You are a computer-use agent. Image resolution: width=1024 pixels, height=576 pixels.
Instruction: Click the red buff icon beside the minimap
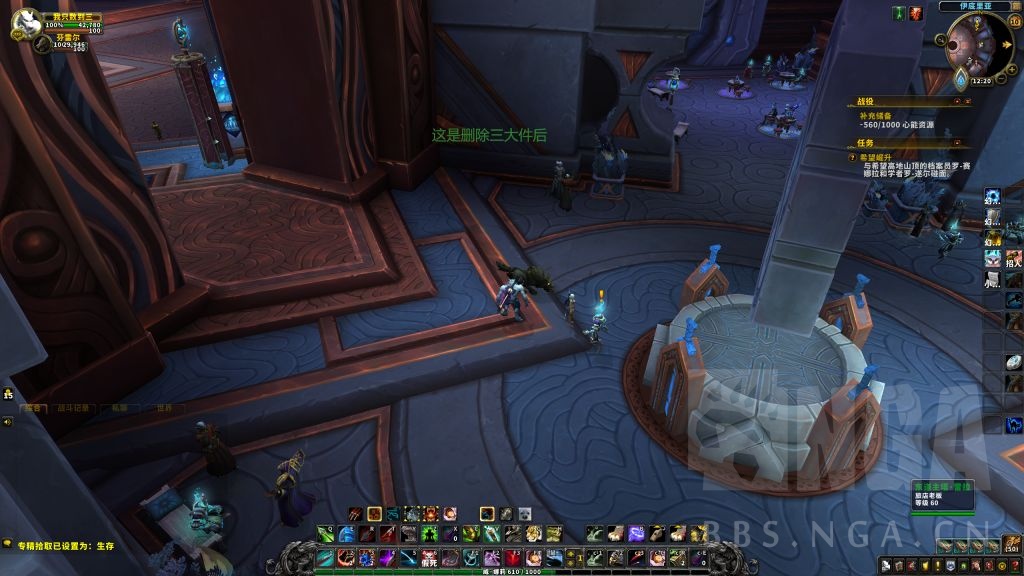click(916, 13)
